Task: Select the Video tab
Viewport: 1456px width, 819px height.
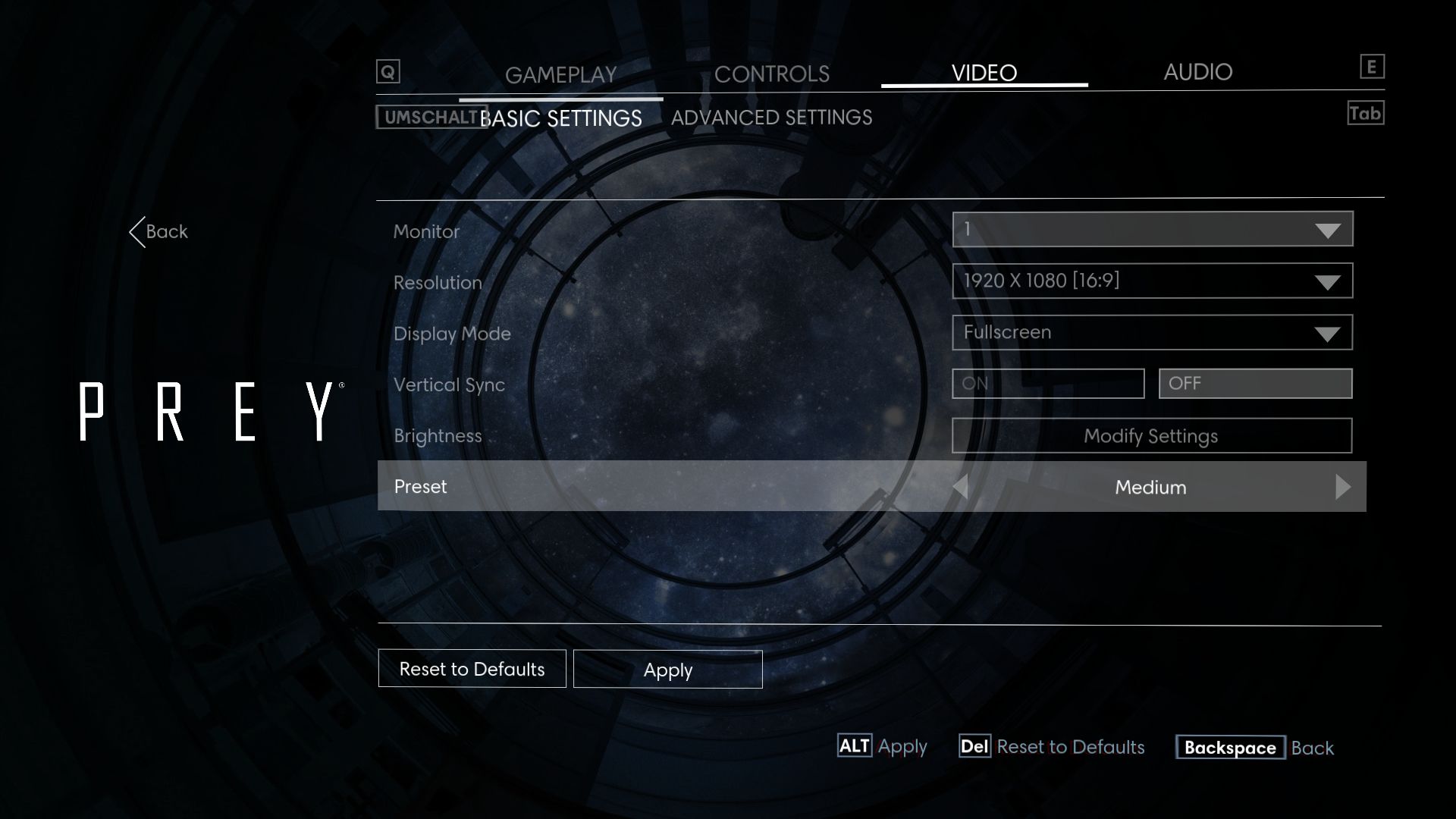Action: click(x=984, y=73)
